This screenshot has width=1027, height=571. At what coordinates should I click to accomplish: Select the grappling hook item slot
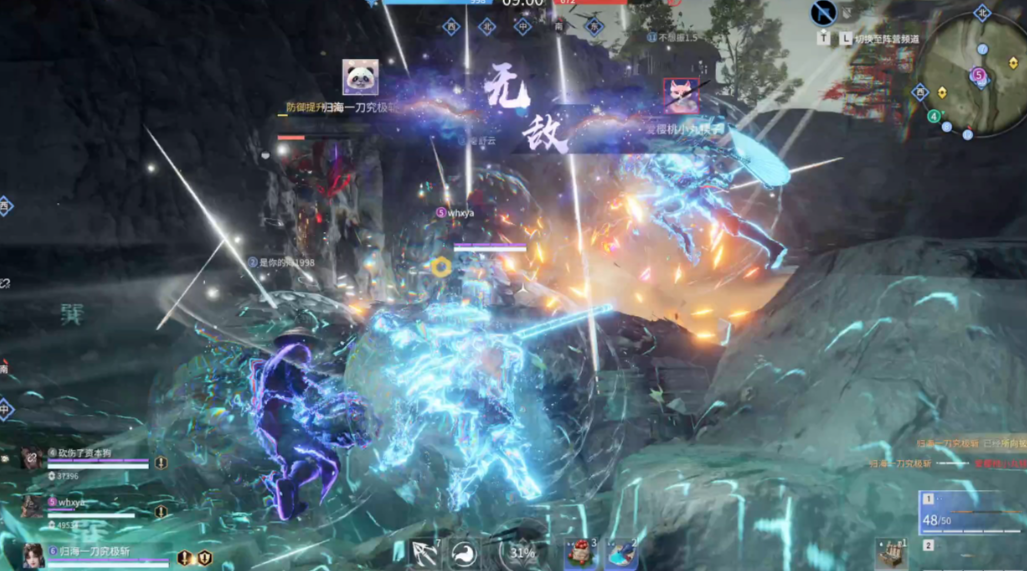425,553
